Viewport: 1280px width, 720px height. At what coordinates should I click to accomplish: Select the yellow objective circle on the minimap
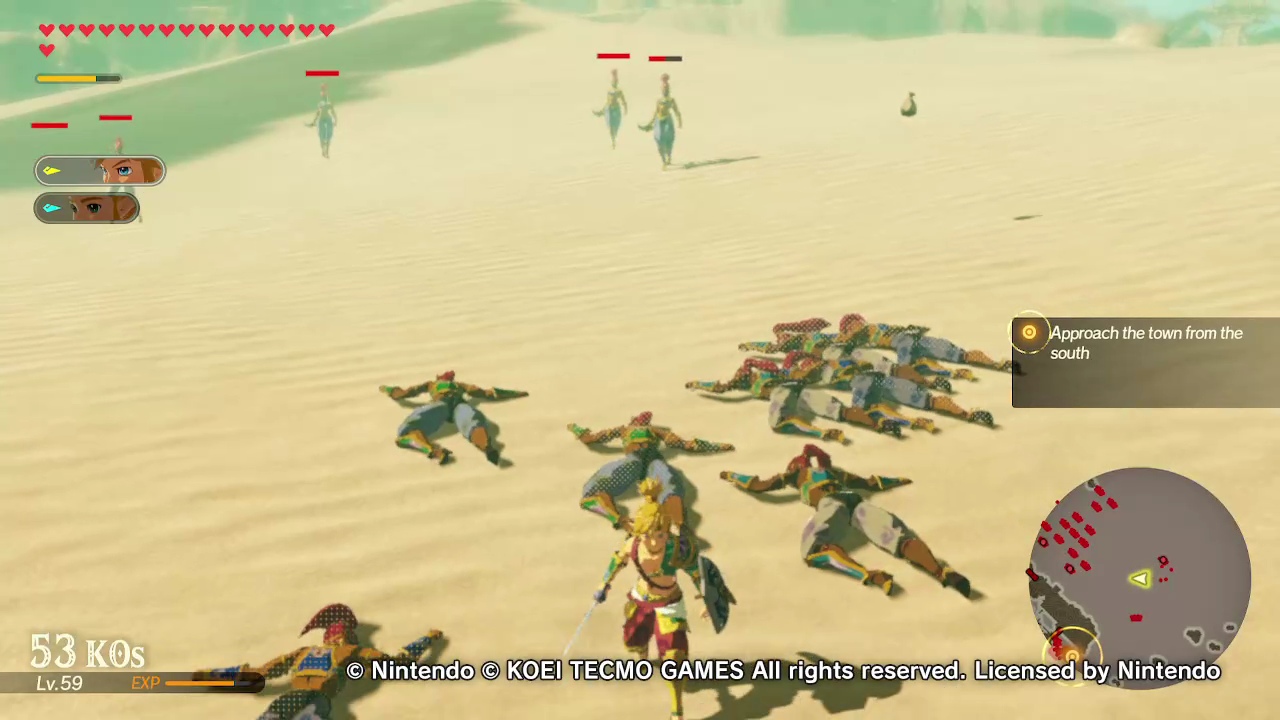pyautogui.click(x=1070, y=655)
